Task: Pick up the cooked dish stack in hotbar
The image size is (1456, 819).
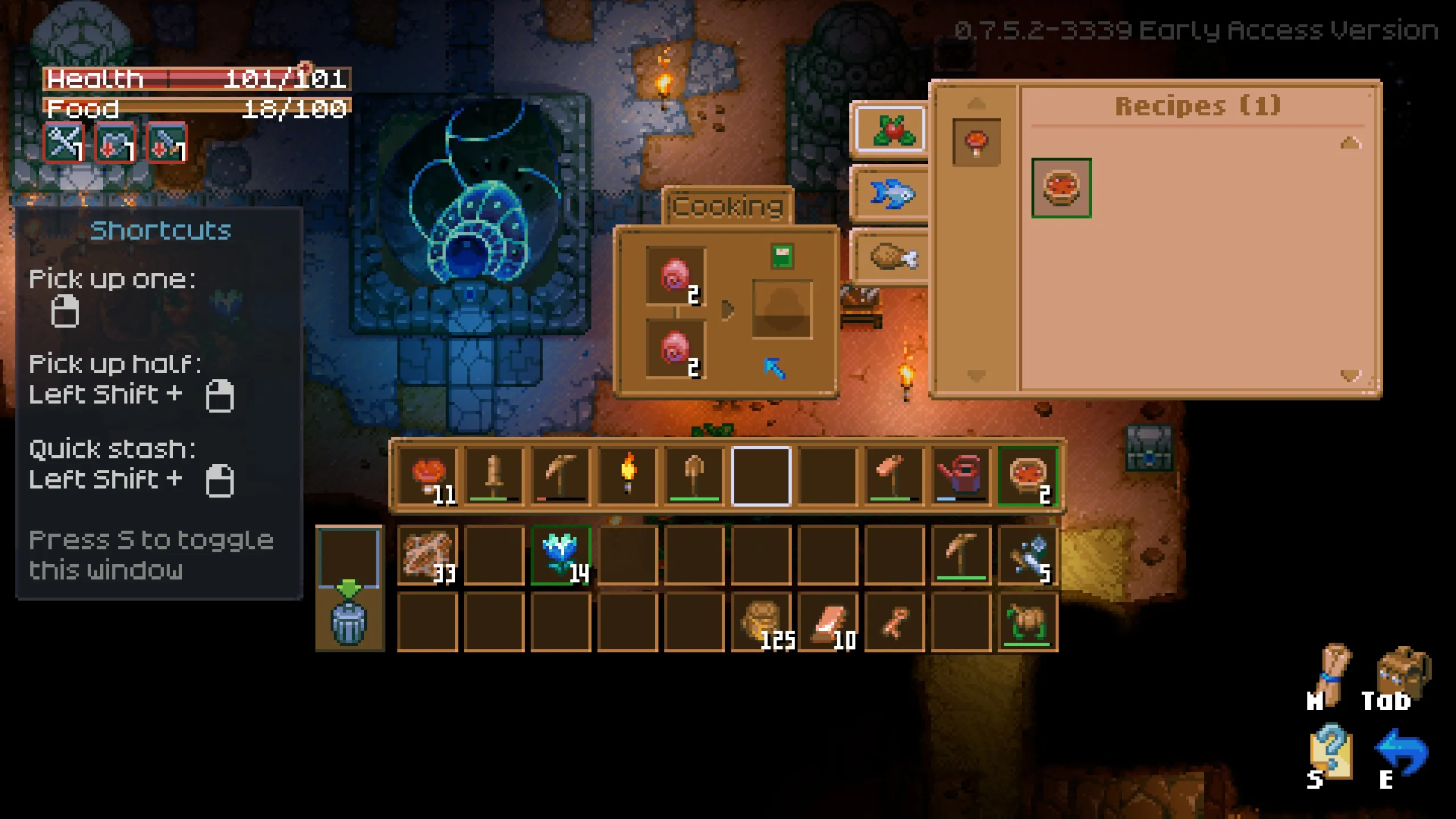Action: click(x=1028, y=476)
